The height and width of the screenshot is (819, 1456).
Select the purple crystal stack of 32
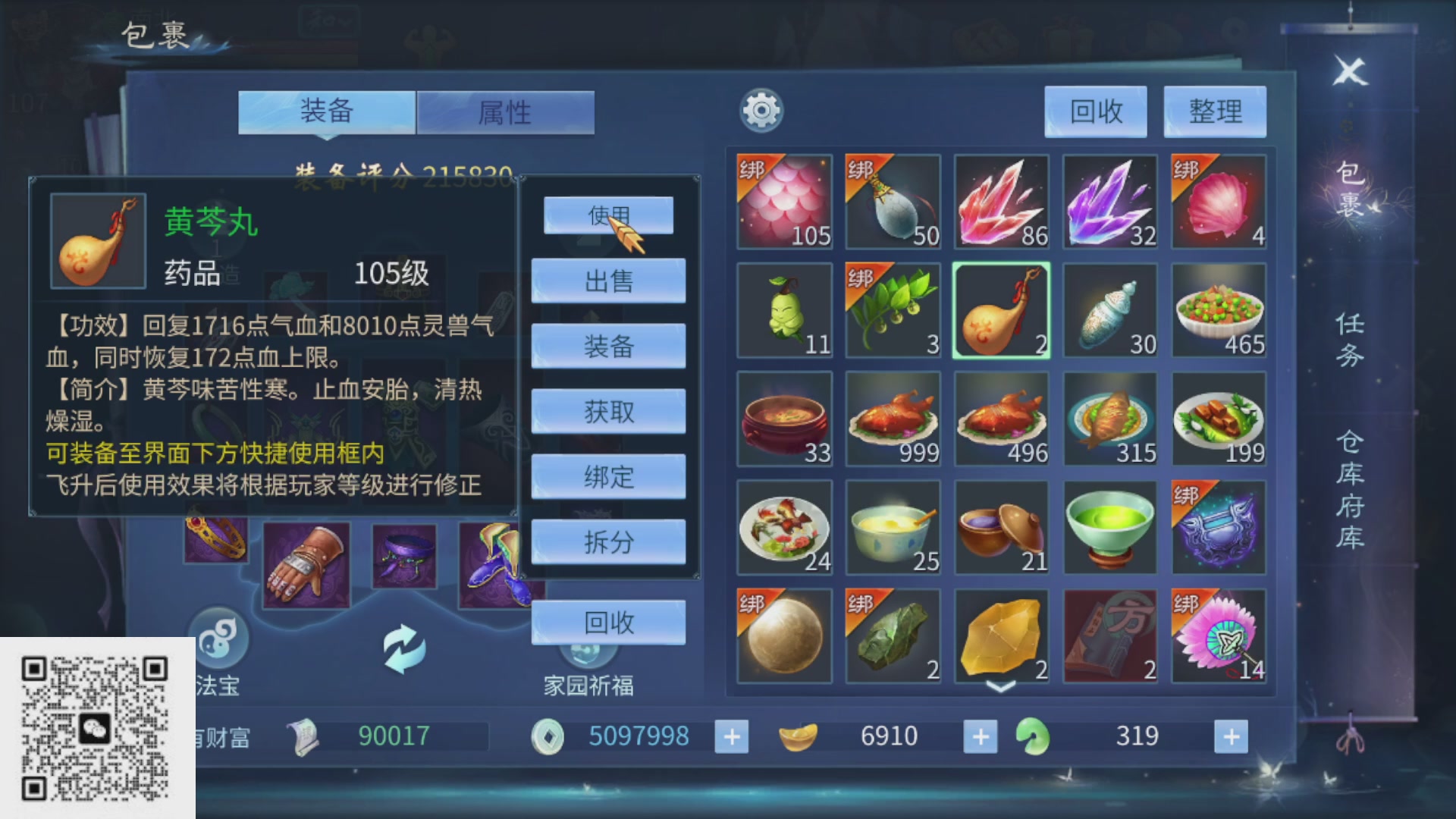pyautogui.click(x=1110, y=201)
